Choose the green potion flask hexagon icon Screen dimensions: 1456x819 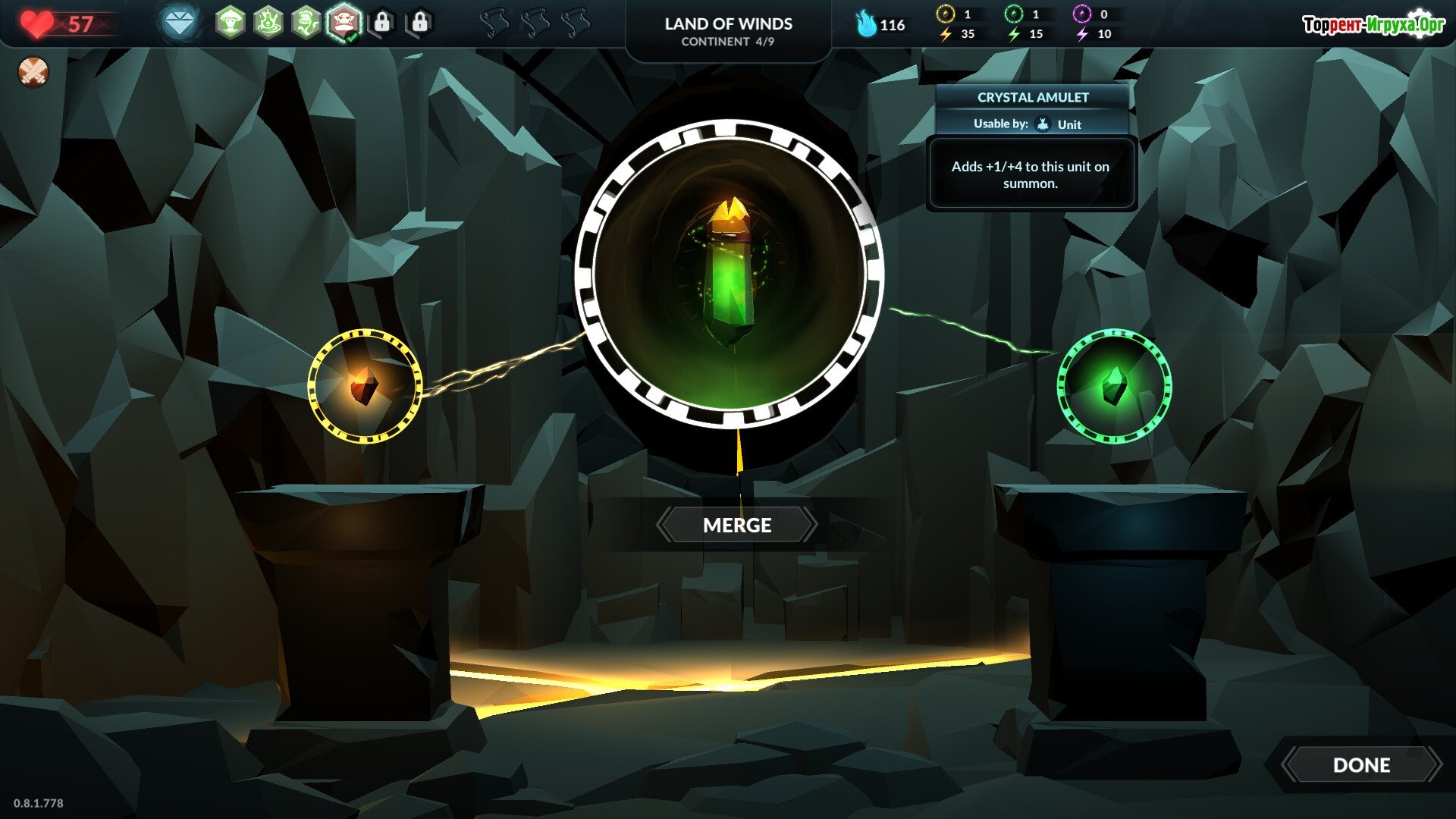[268, 24]
